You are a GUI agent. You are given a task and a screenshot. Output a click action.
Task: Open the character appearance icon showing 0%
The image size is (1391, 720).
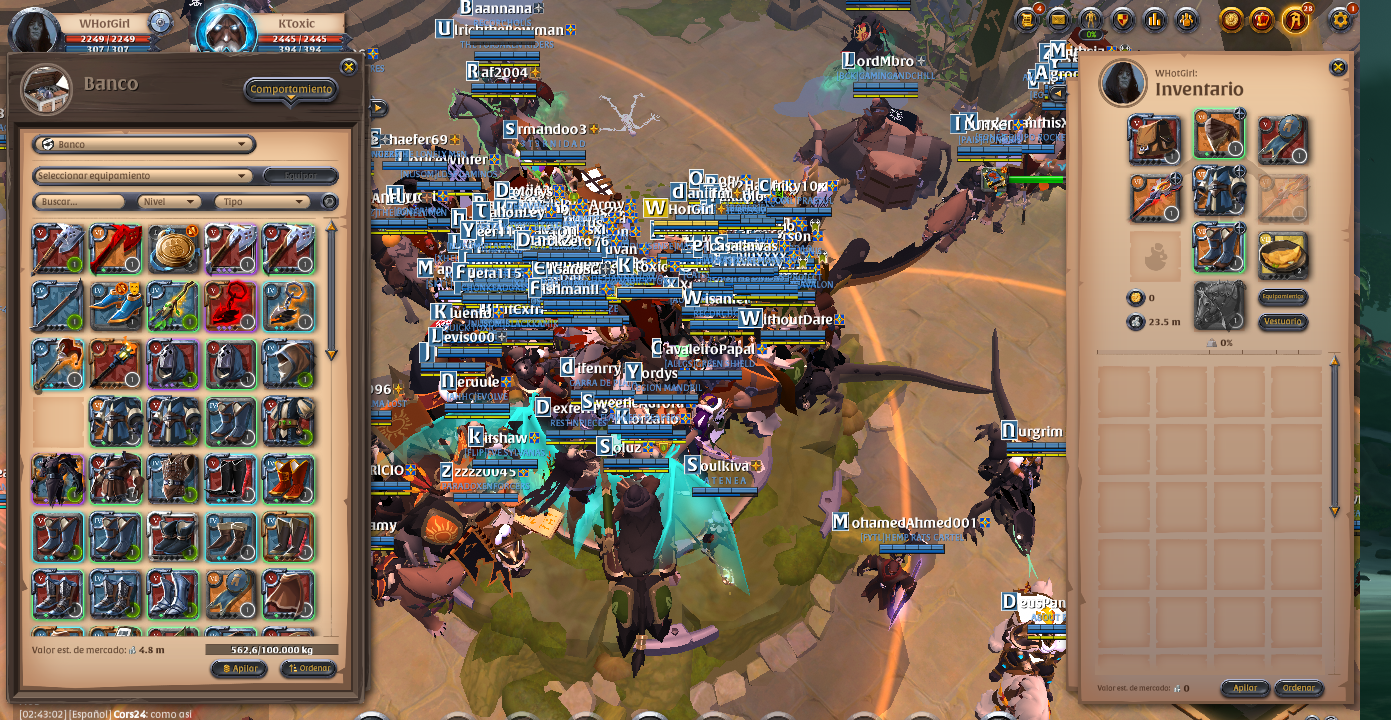coord(1089,19)
